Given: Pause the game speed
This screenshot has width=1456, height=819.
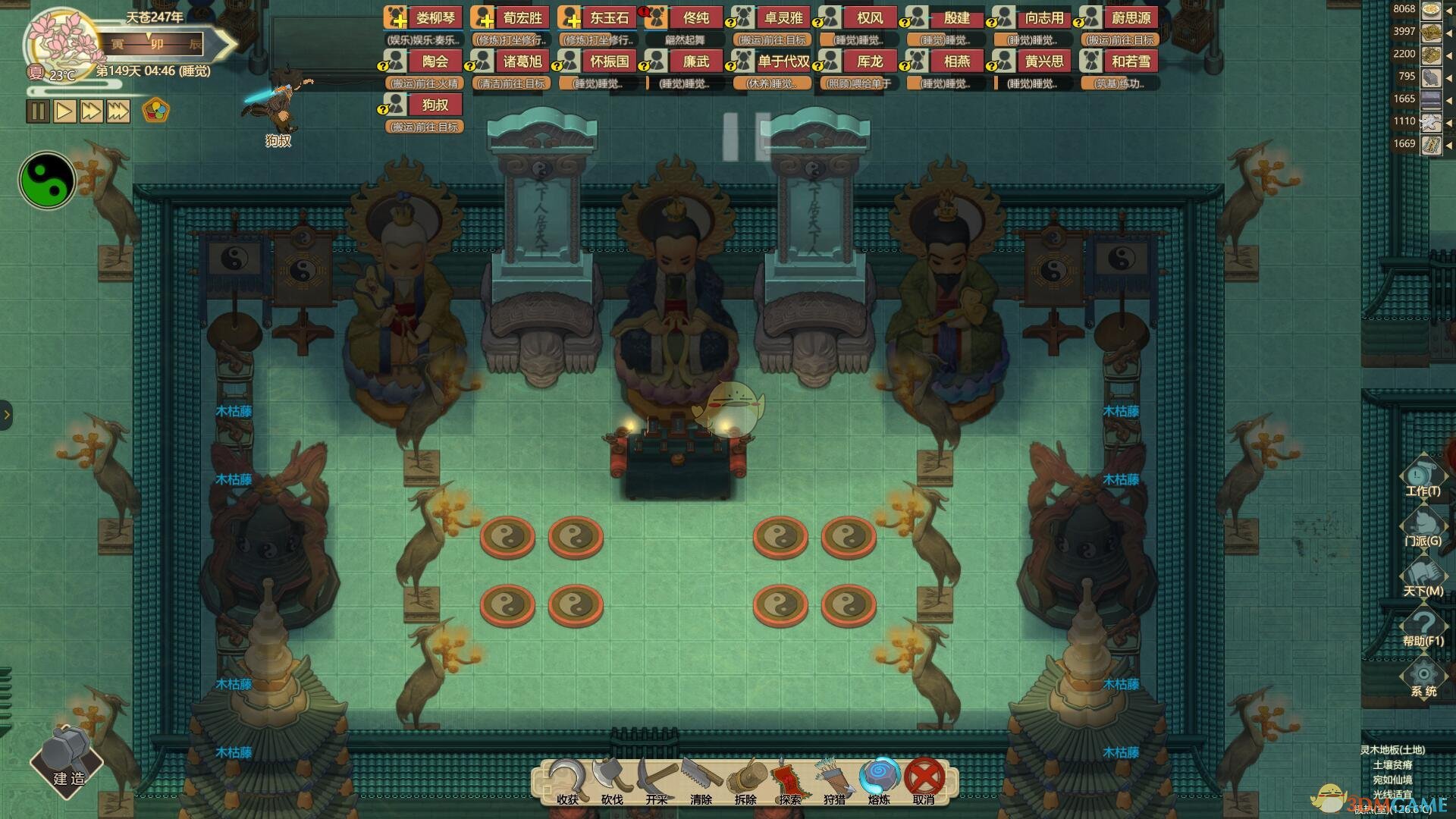Looking at the screenshot, I should pos(38,111).
